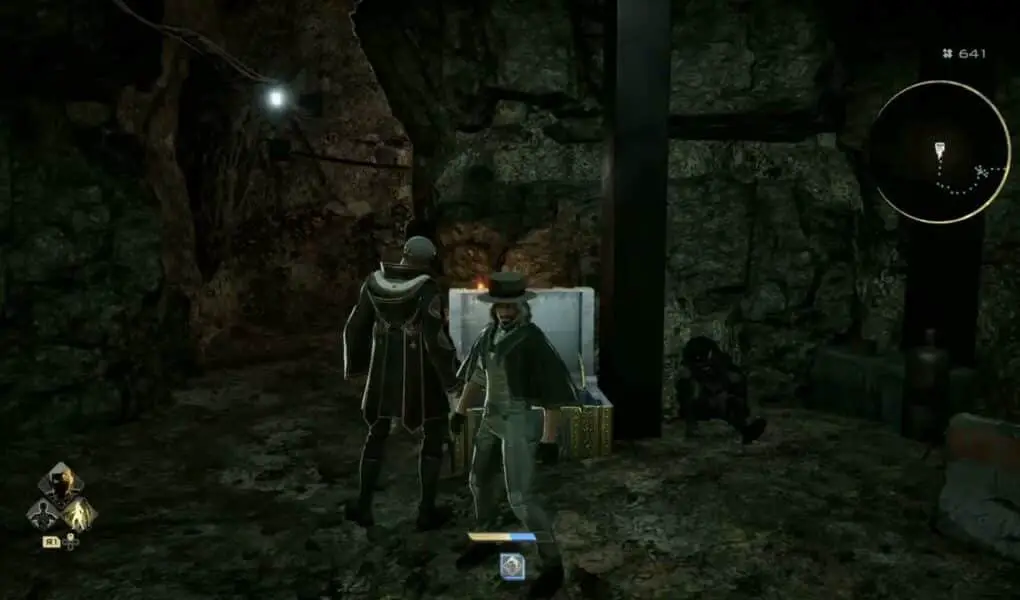Screen dimensions: 1020x600
Task: Click the circular minimap
Action: click(938, 151)
